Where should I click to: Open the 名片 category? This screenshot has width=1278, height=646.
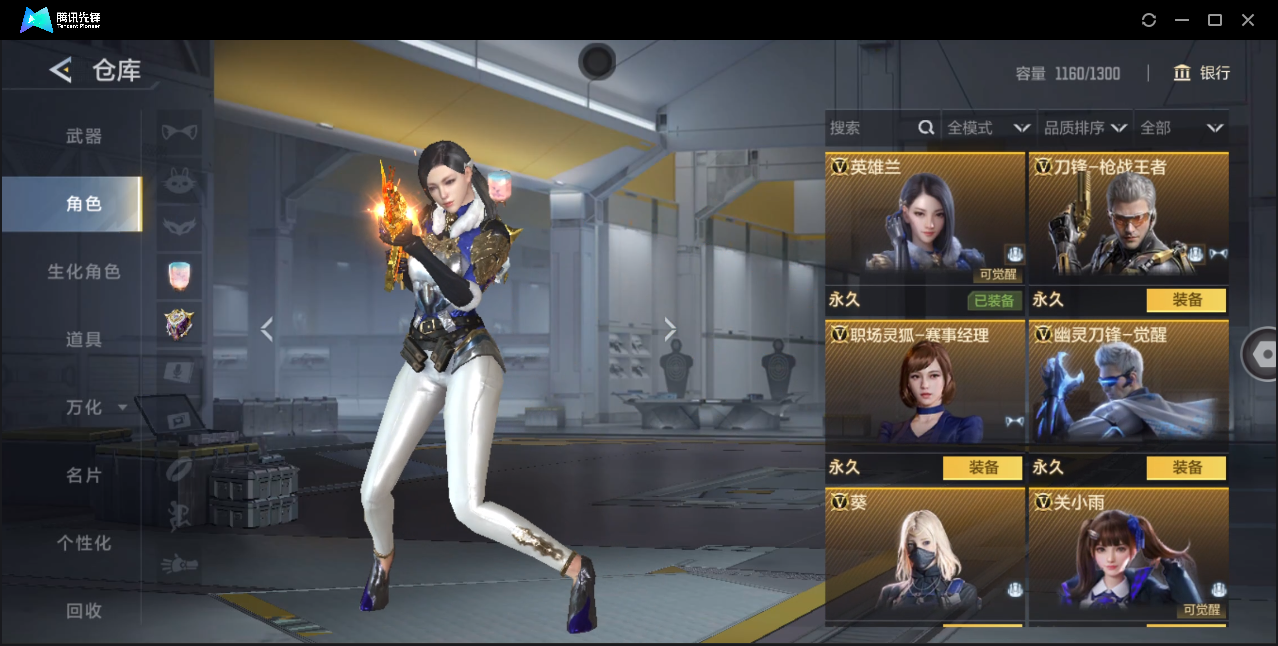tap(84, 475)
